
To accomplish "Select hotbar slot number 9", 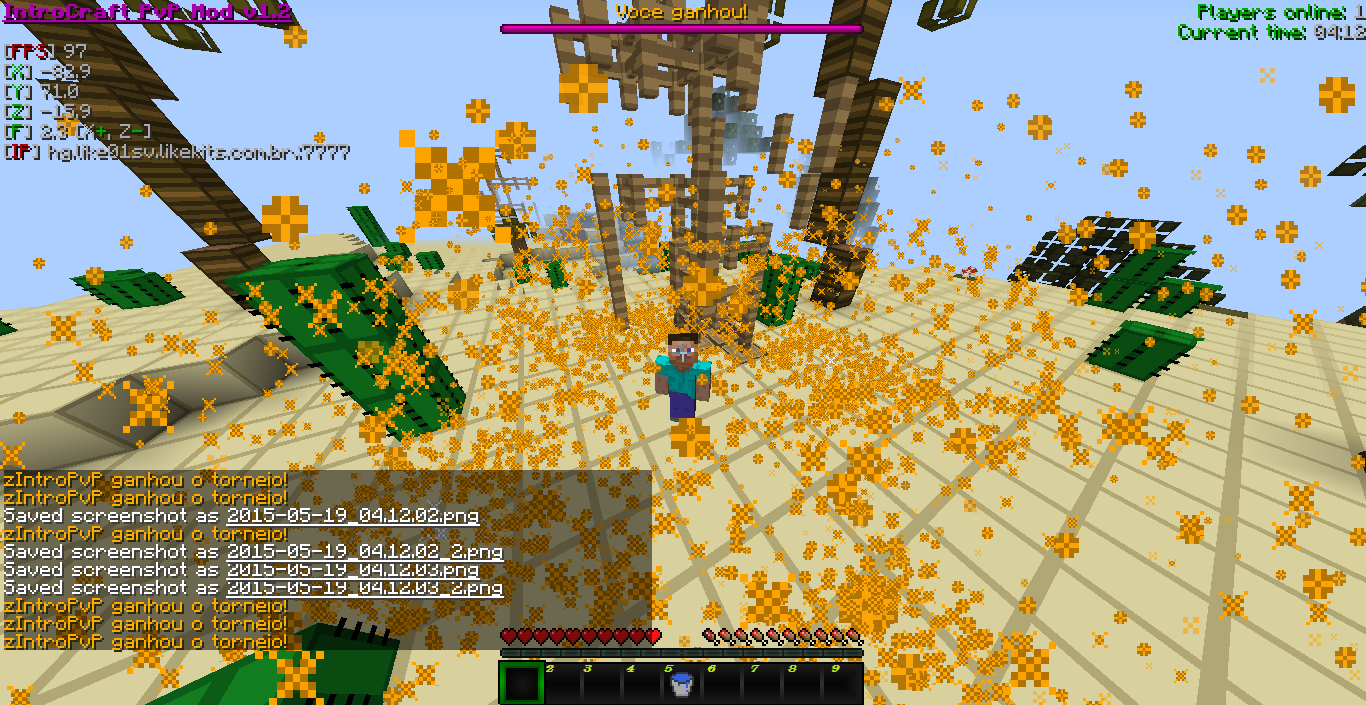I will [x=842, y=684].
